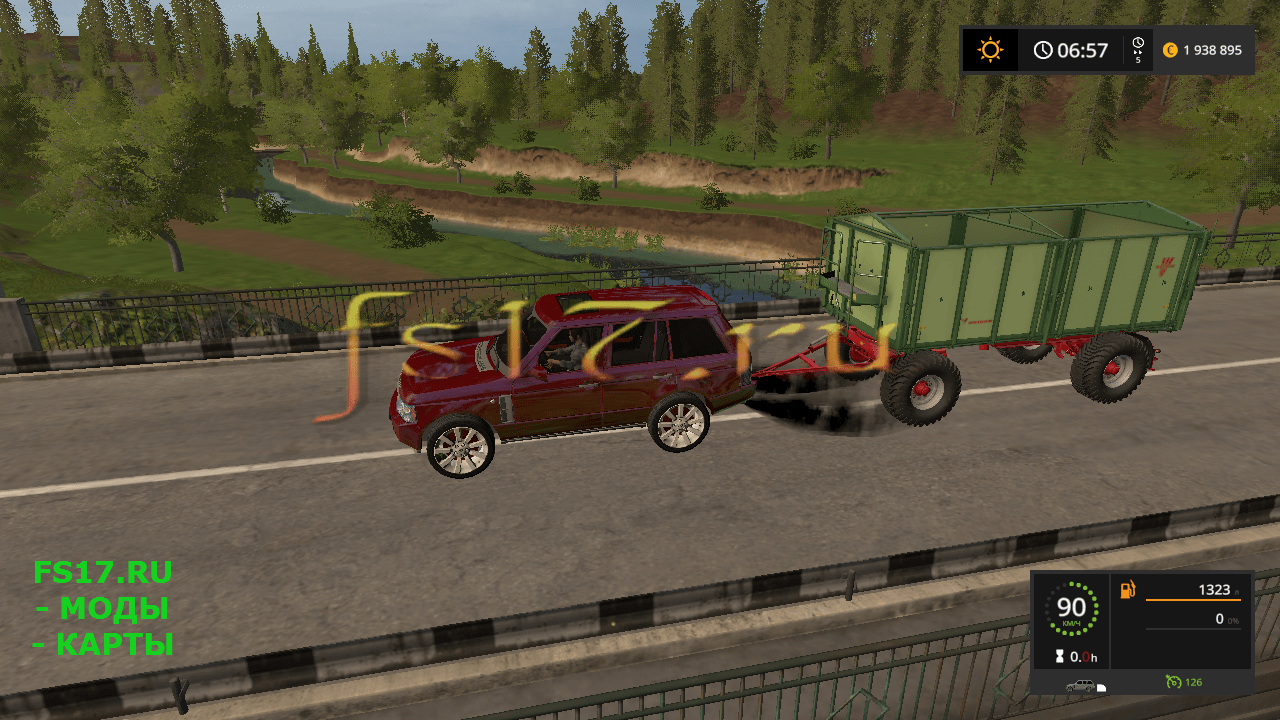Click the gold coin money icon

[1170, 50]
